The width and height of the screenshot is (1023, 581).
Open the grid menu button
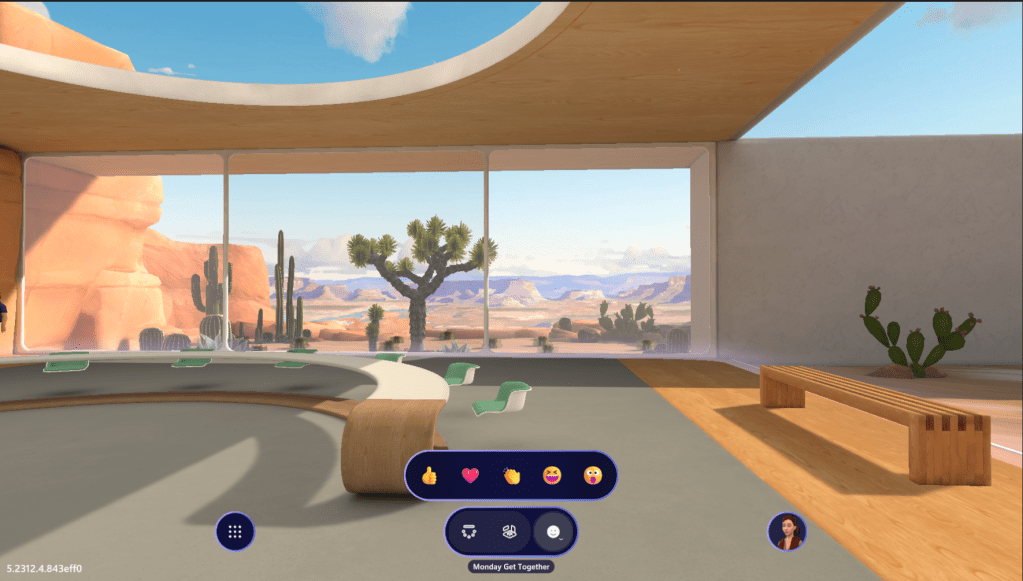coord(235,532)
